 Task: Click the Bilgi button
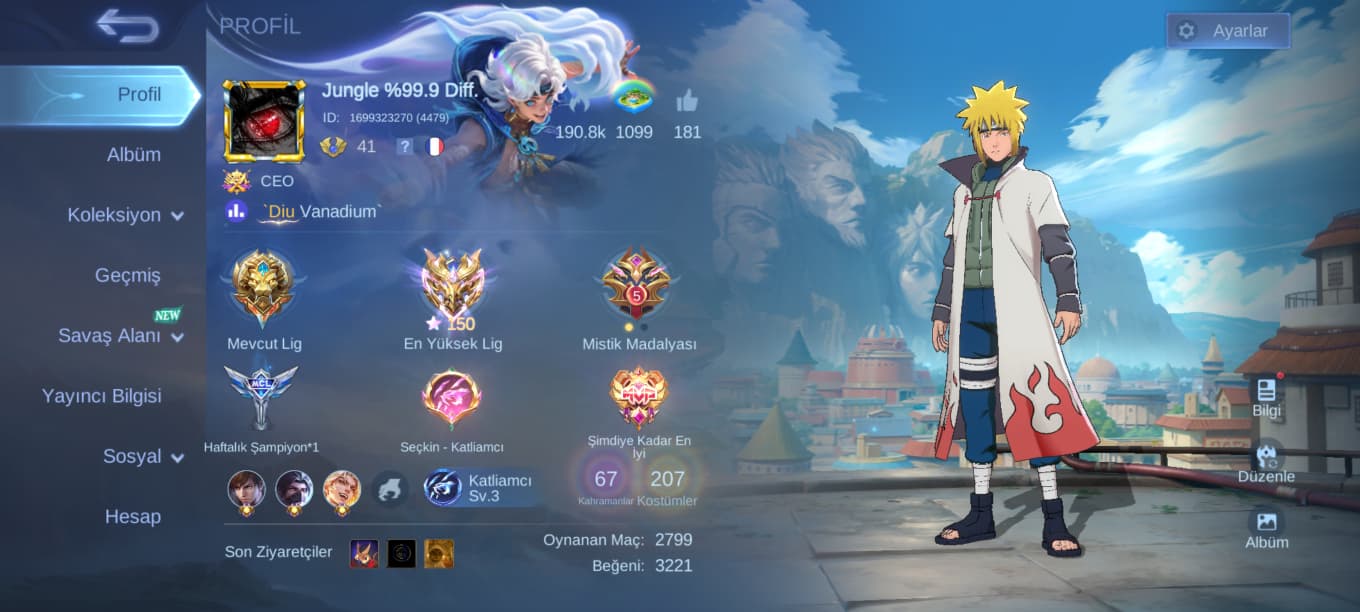(1266, 396)
